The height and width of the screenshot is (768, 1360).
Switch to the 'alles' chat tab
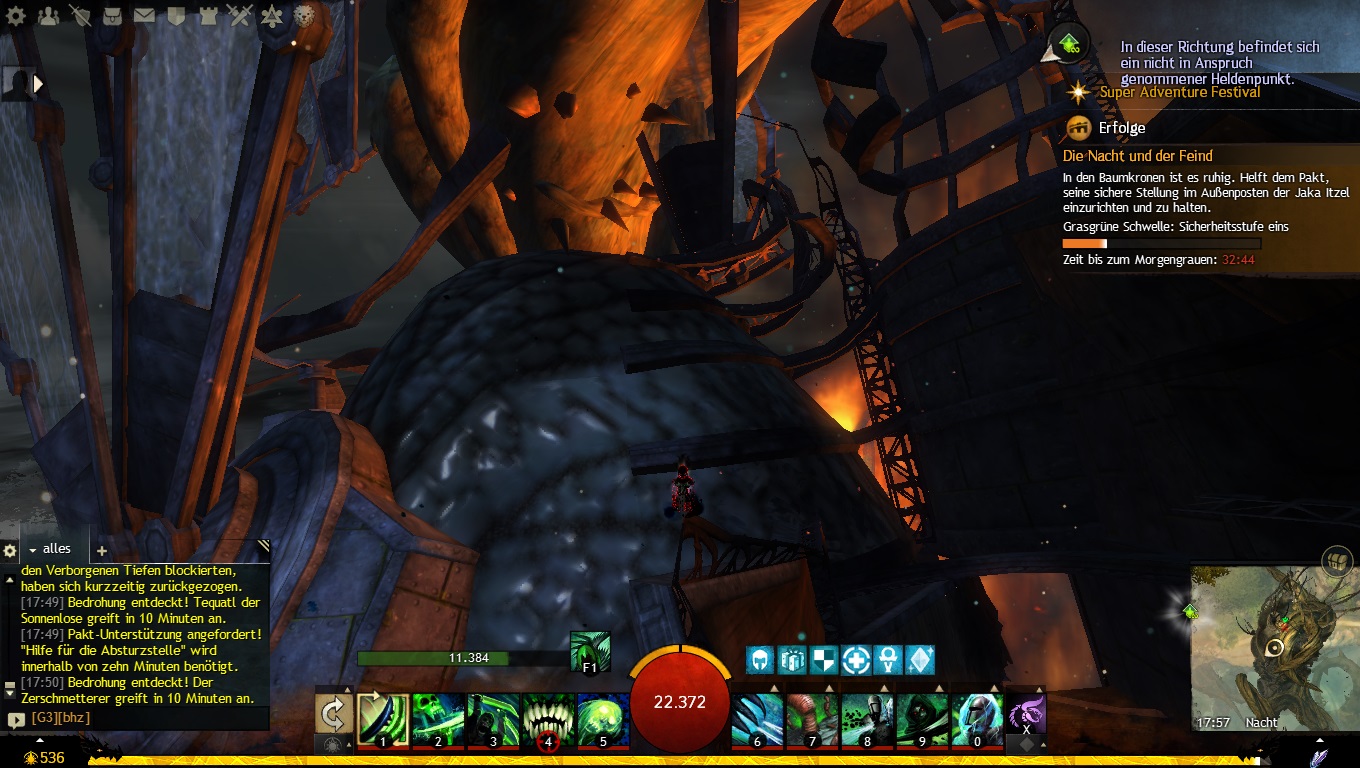tap(57, 549)
